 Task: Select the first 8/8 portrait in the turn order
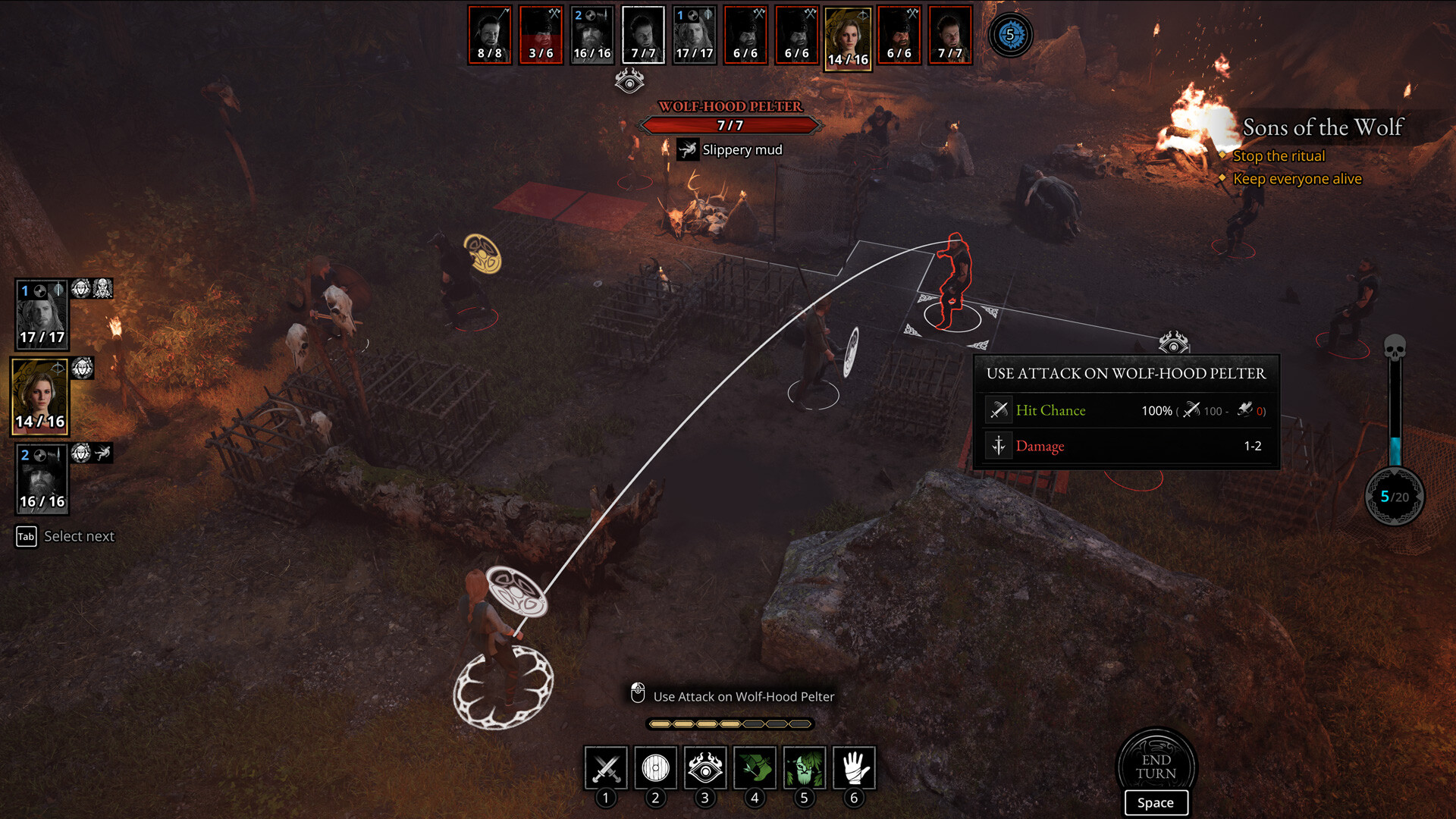(489, 33)
